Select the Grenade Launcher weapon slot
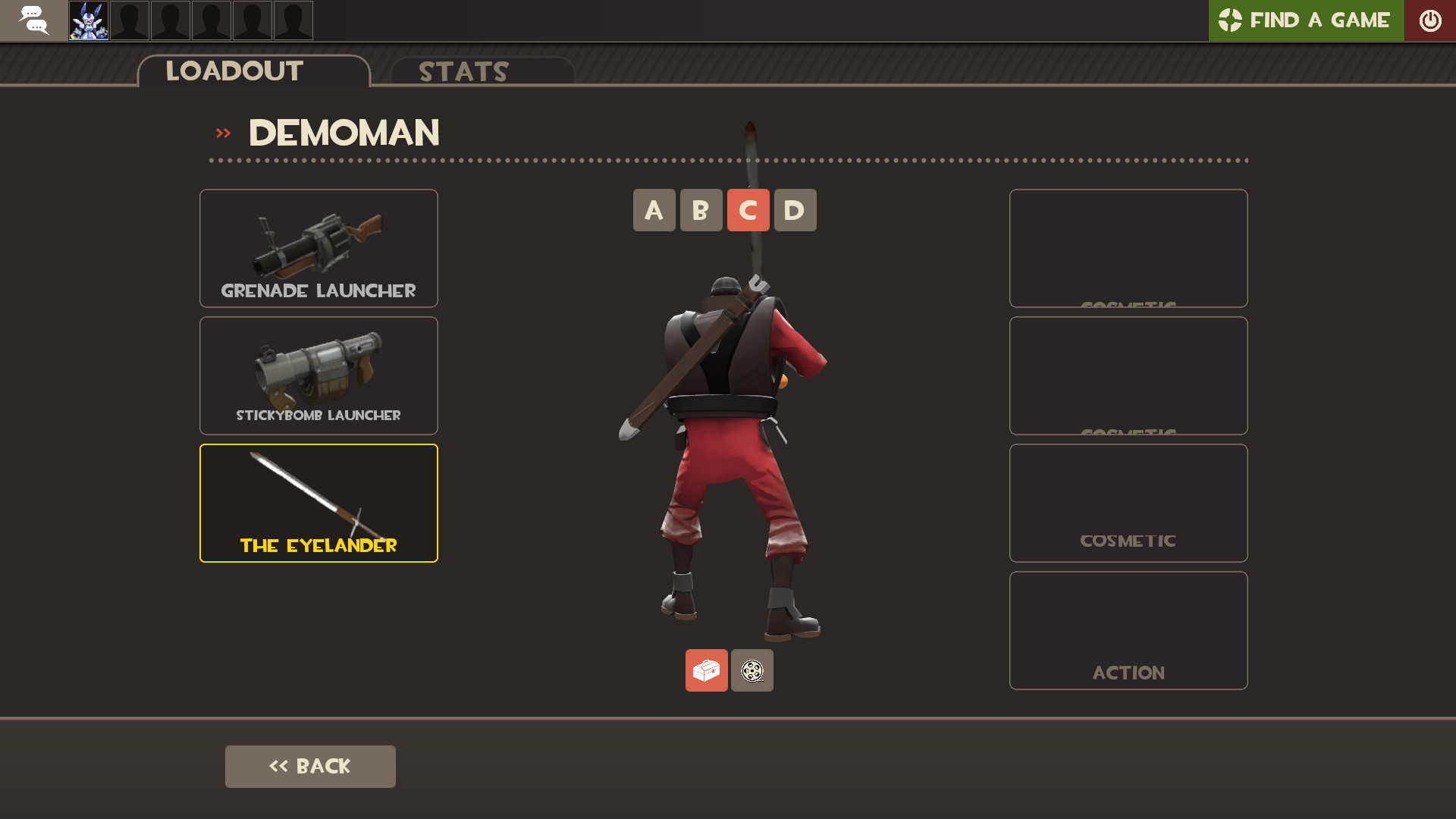Screen dimensions: 1456x819 pyautogui.click(x=318, y=248)
